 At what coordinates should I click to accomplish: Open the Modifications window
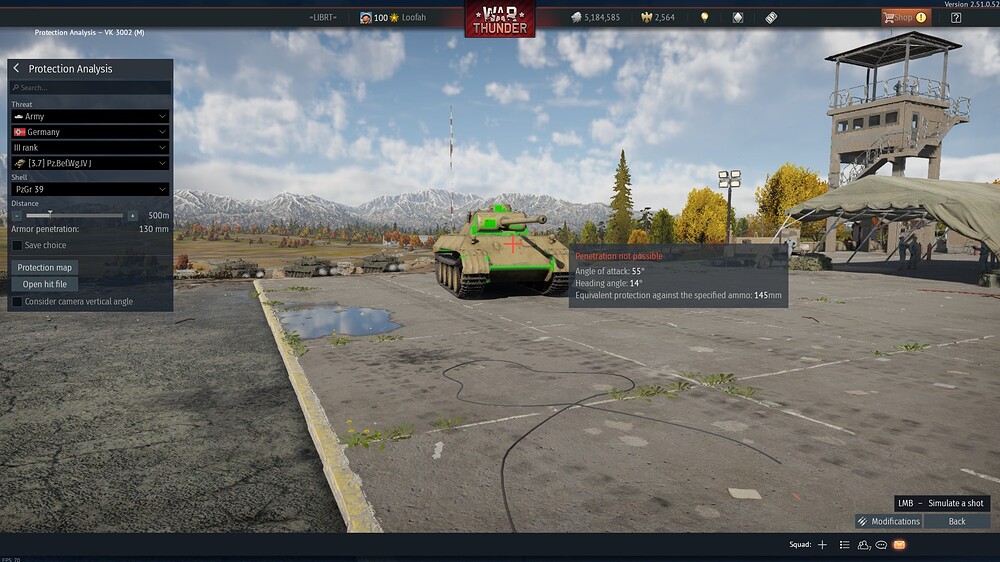[x=888, y=521]
